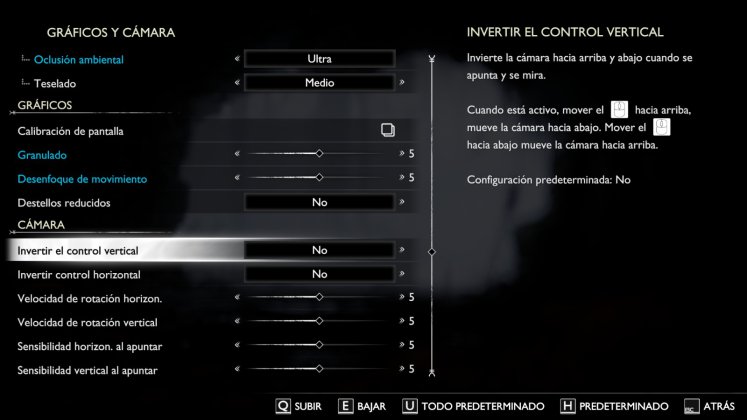Adjust the Desenfoque de movimiento slider
Screen dimensions: 747x420
coord(319,178)
